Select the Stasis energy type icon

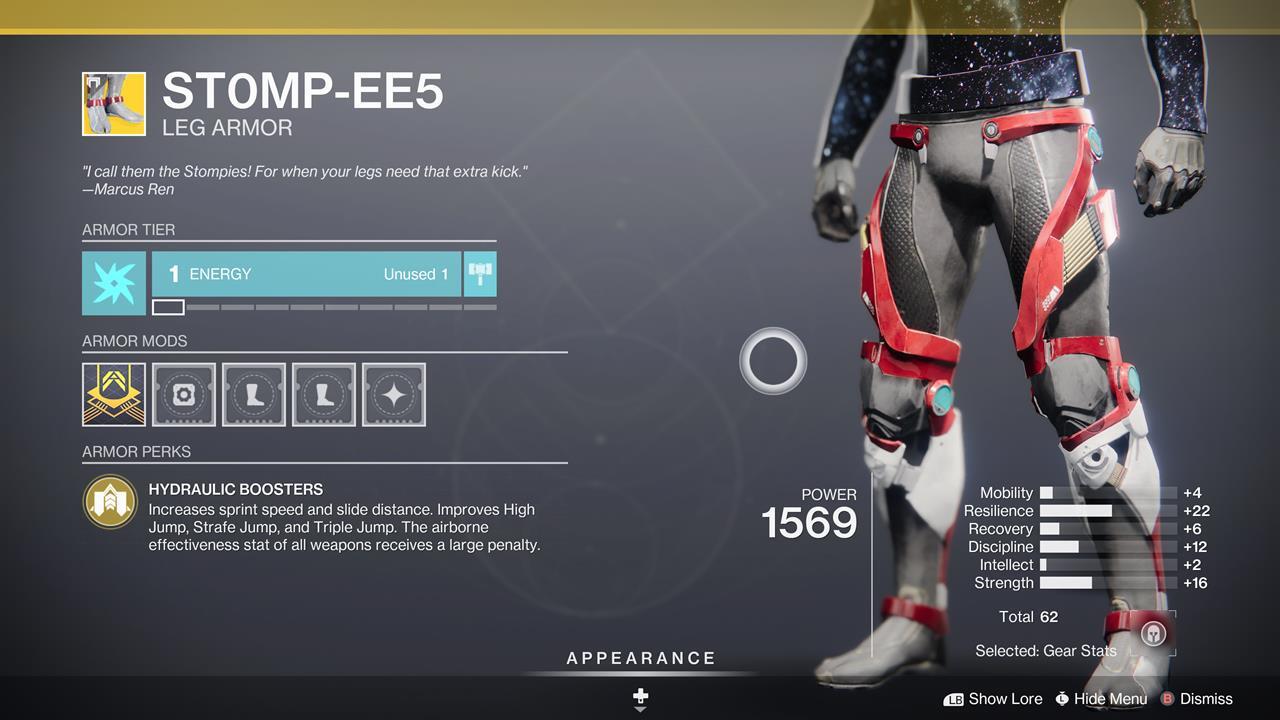tap(114, 283)
